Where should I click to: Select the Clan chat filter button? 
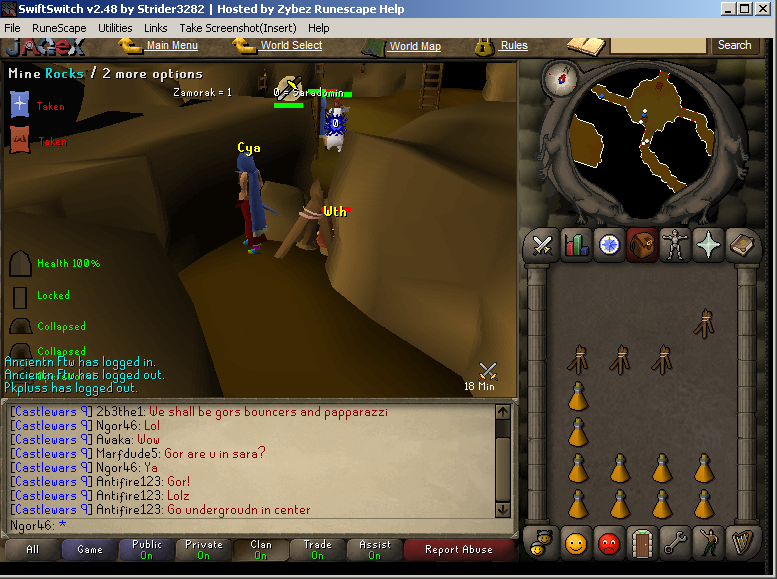[x=261, y=549]
